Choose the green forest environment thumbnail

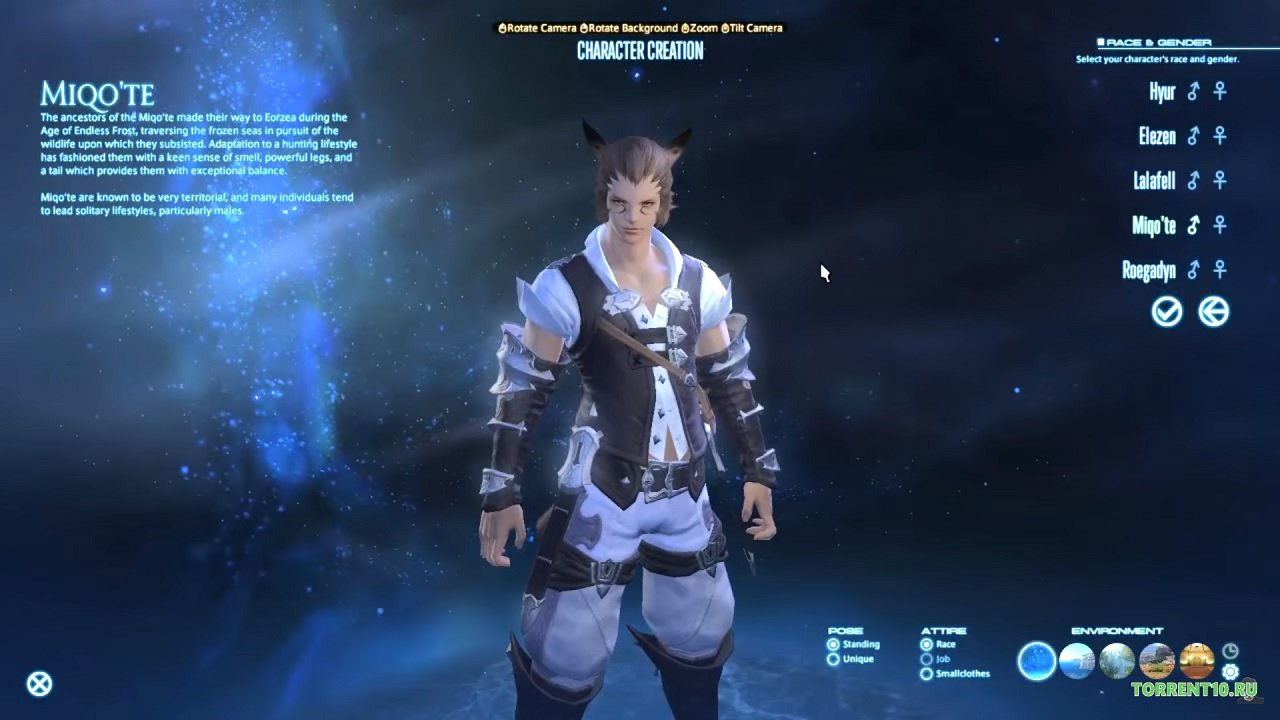[x=1117, y=661]
